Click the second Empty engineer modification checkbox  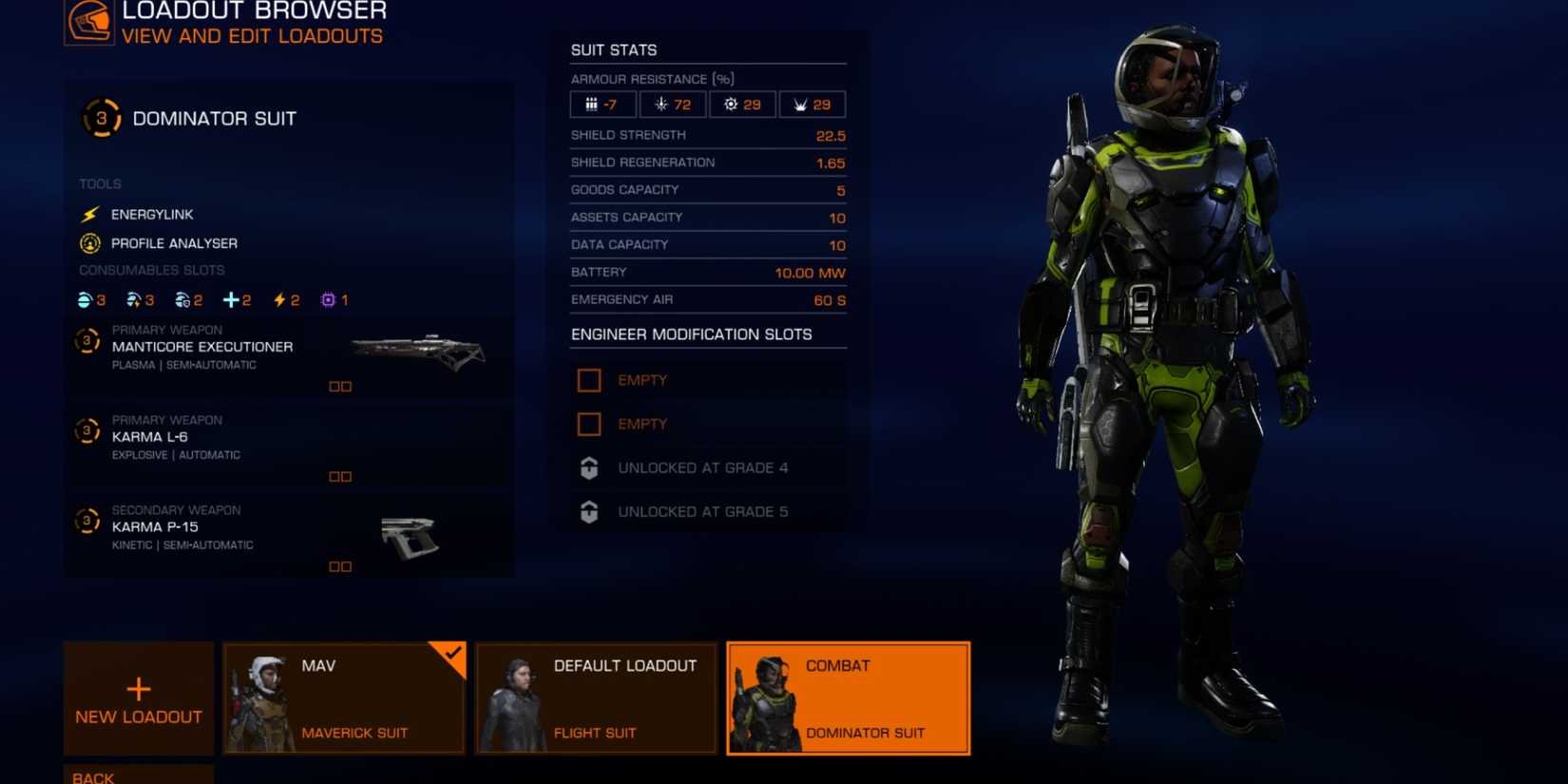click(589, 424)
